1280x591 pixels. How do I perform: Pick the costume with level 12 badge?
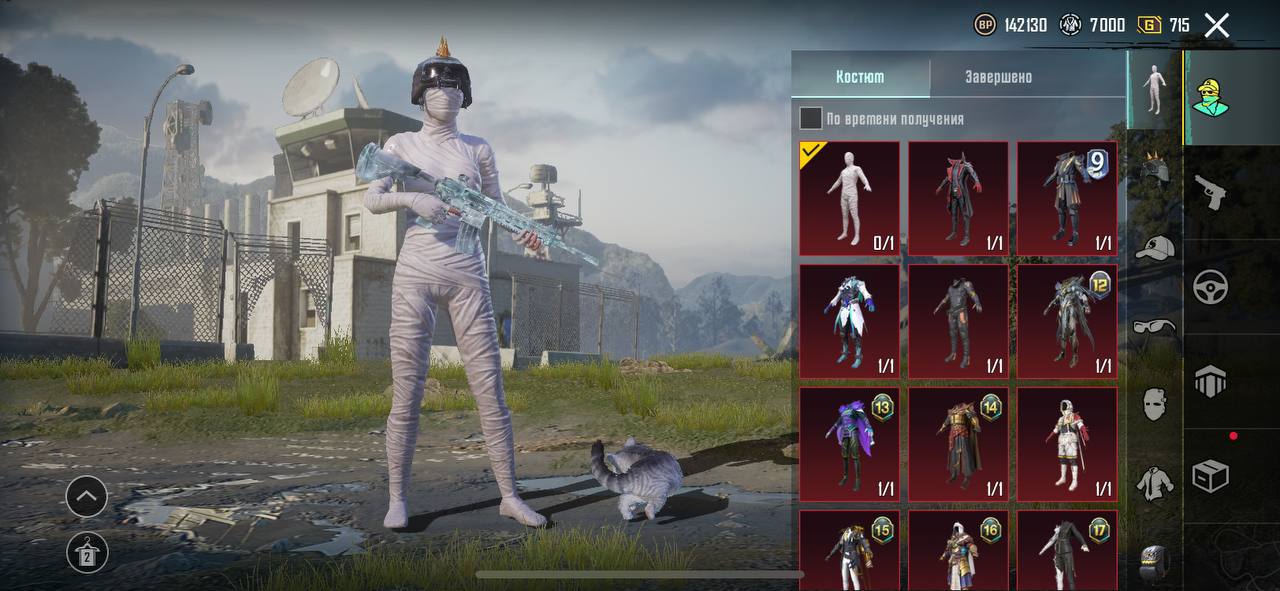tap(1066, 321)
